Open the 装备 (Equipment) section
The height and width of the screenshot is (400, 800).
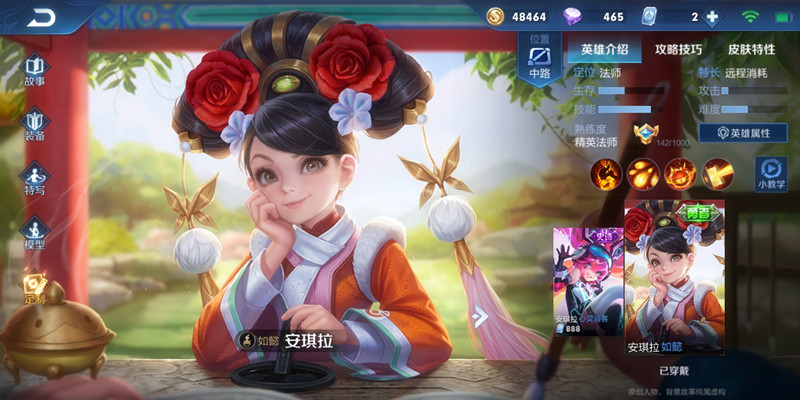point(34,124)
